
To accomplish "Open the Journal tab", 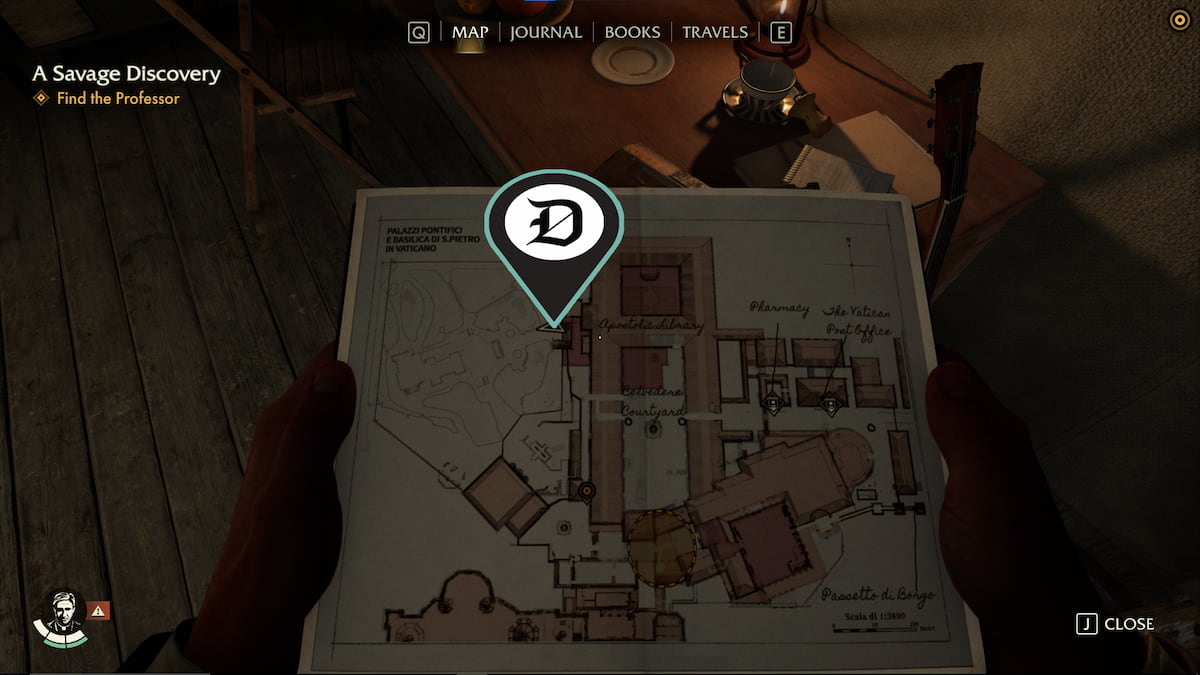I will [x=545, y=32].
